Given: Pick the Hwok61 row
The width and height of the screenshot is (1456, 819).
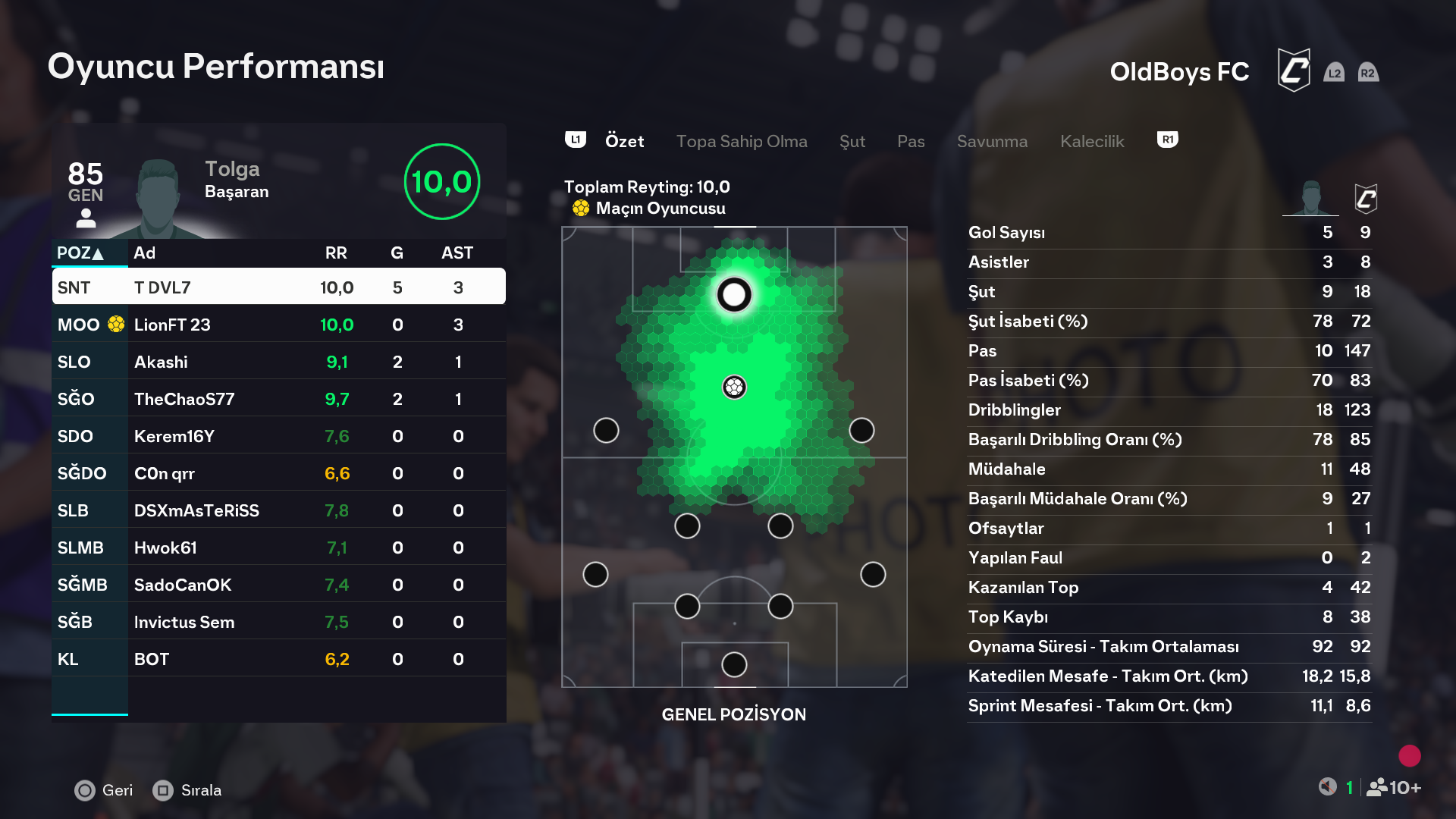Looking at the screenshot, I should pos(278,548).
